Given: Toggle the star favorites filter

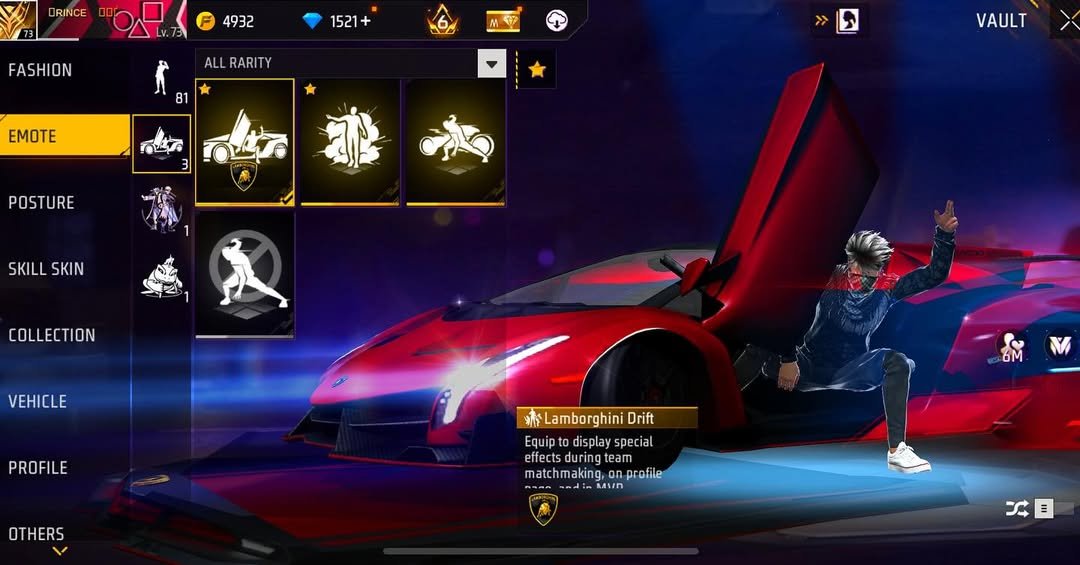Looking at the screenshot, I should (x=537, y=69).
